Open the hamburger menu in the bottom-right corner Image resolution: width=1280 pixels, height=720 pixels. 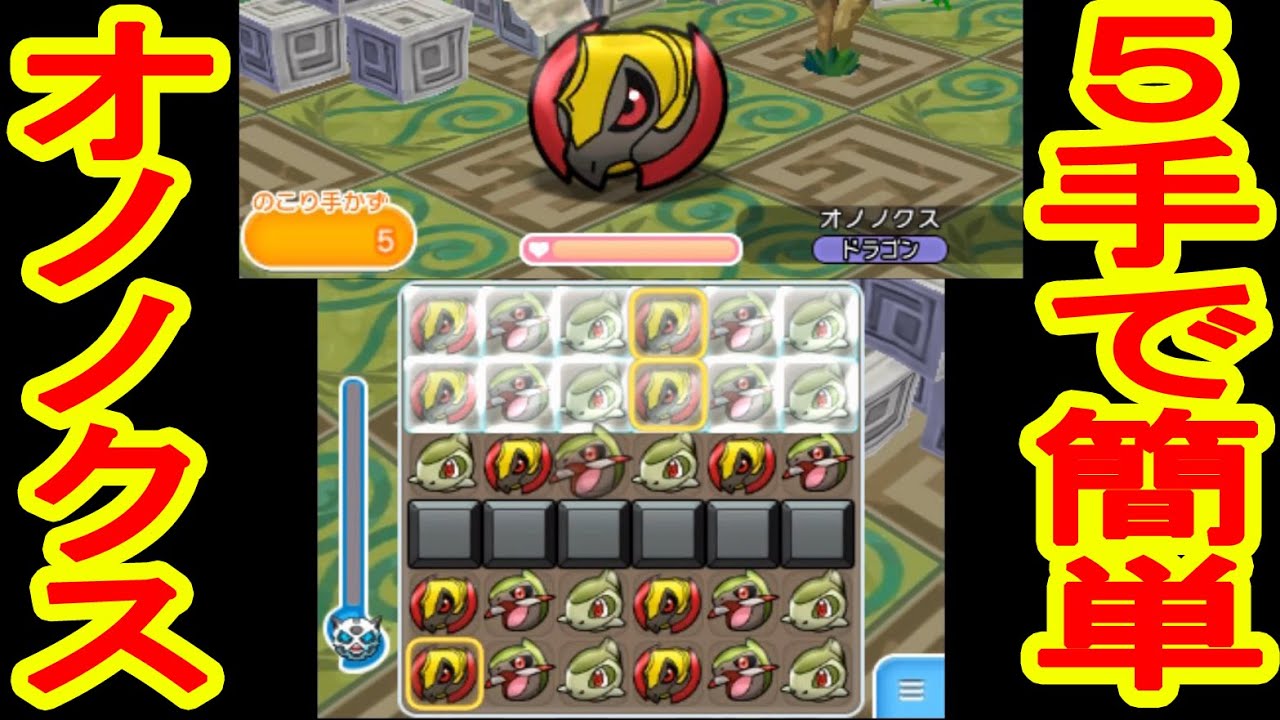[910, 690]
